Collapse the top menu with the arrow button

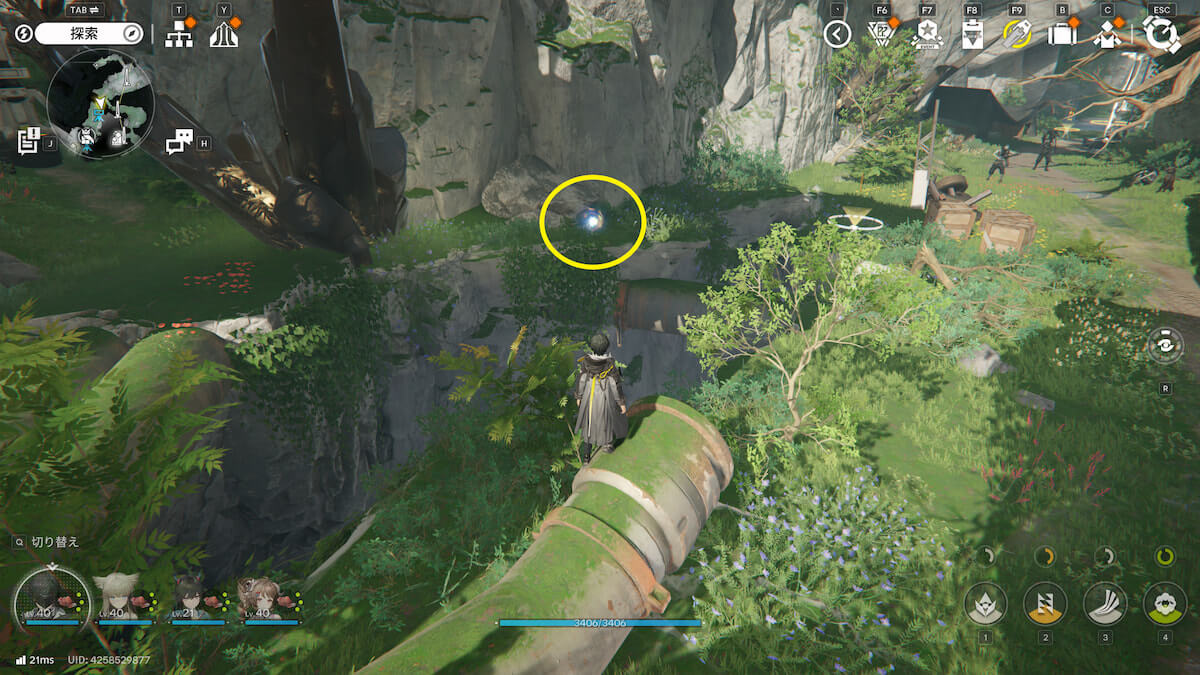(x=837, y=34)
